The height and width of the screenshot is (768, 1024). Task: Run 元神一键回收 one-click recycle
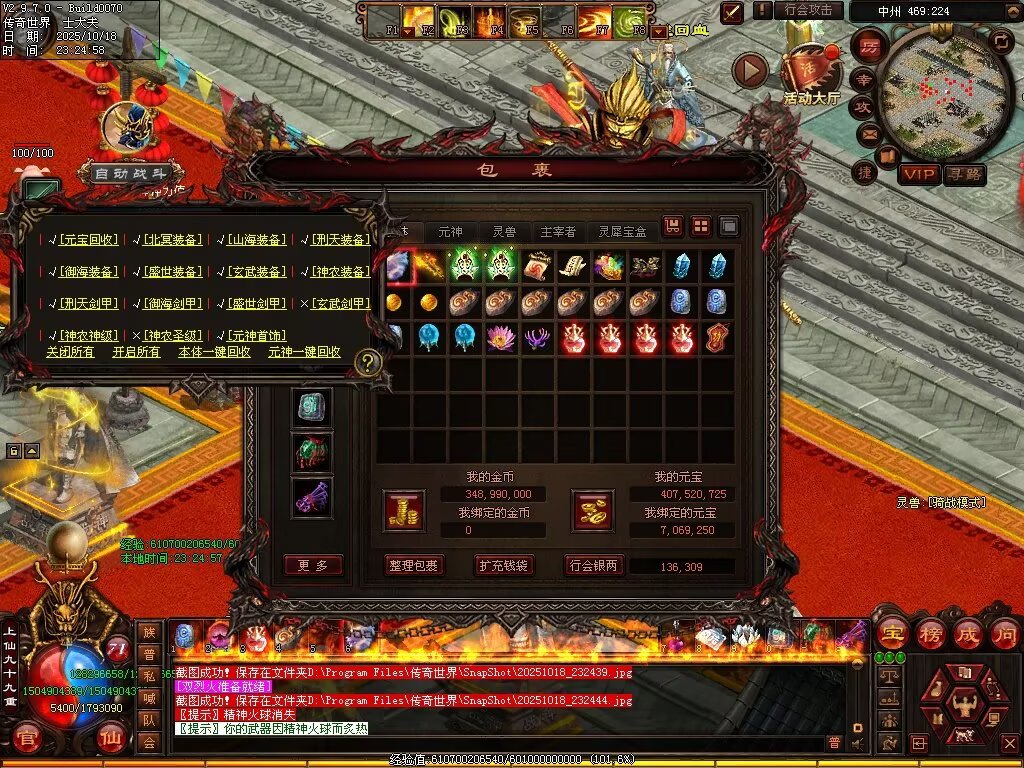pos(304,352)
